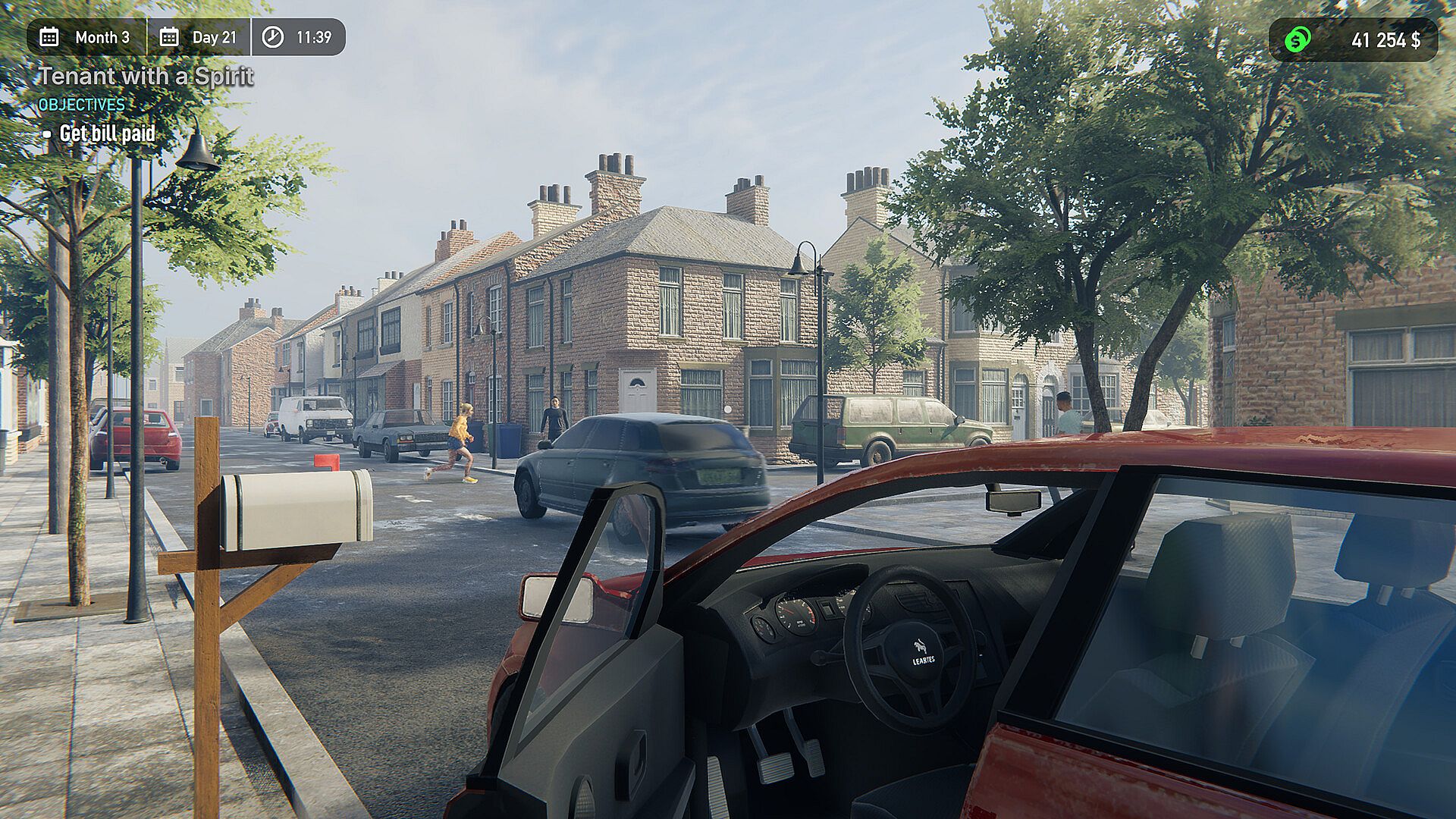1456x819 pixels.
Task: Select the Tenant with a Spirit quest title
Action: (x=146, y=77)
